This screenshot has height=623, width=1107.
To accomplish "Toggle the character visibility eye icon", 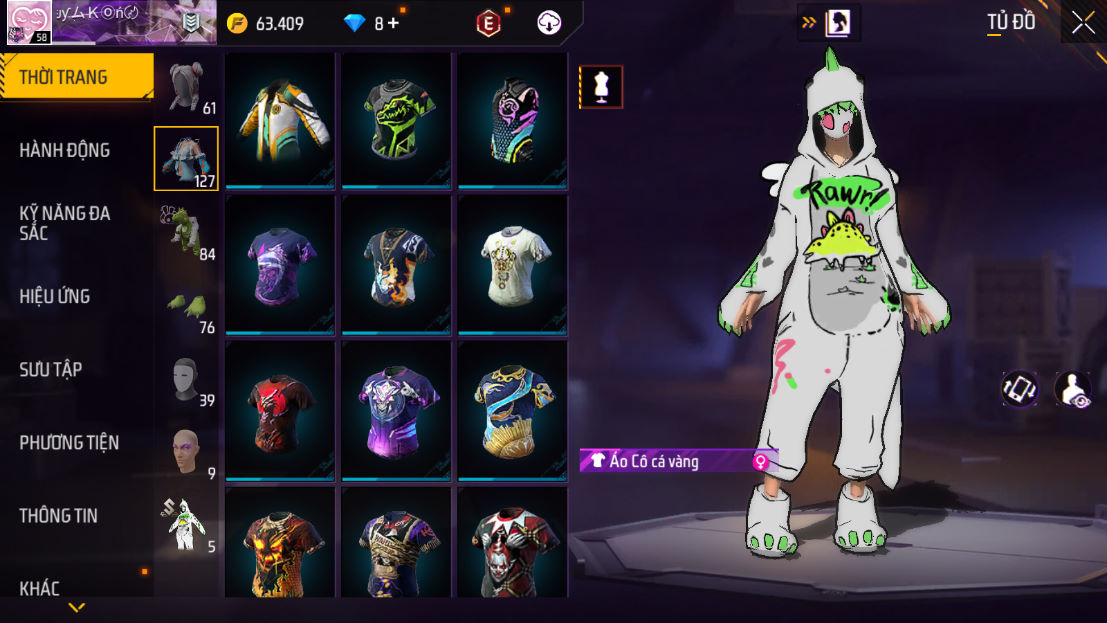I will pos(1072,389).
